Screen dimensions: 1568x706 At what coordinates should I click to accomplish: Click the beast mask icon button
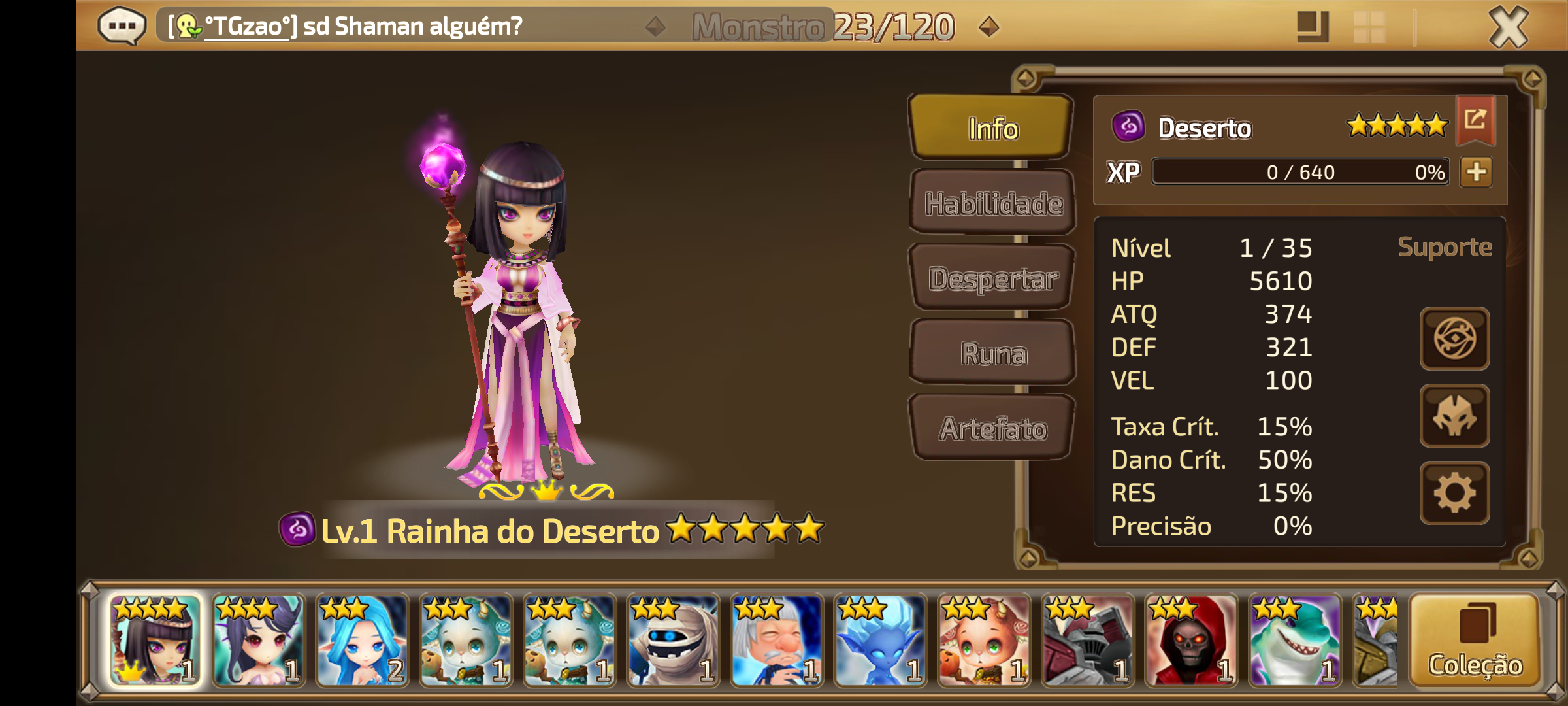[x=1454, y=416]
